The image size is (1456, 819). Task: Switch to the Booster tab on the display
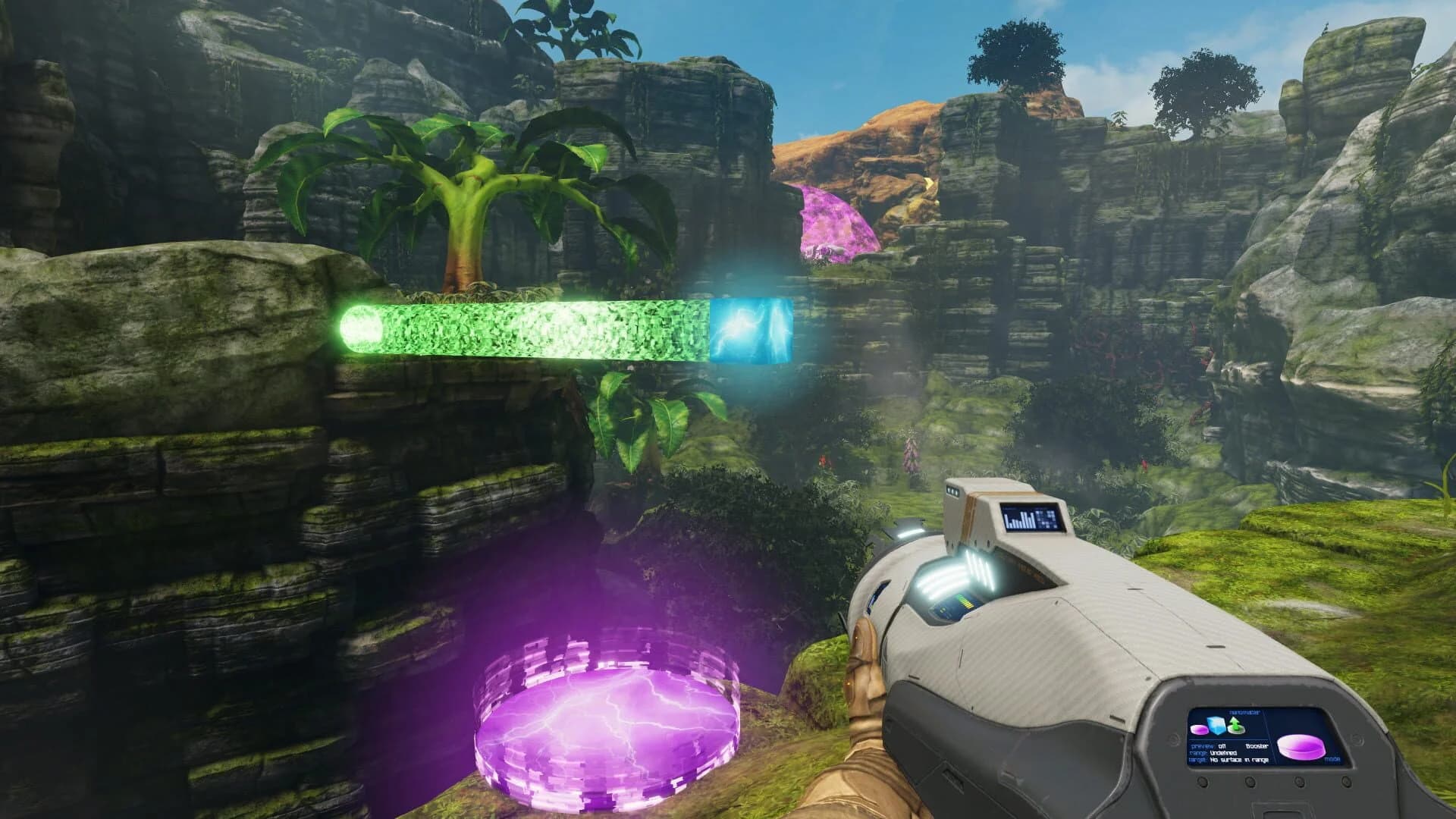(x=1257, y=747)
